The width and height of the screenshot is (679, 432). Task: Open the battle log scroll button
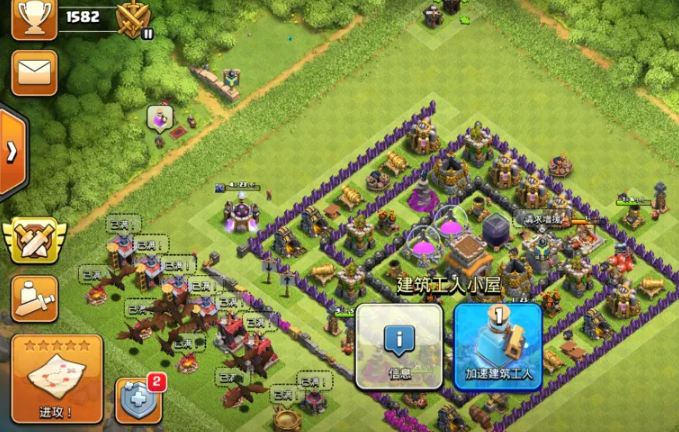[34, 297]
